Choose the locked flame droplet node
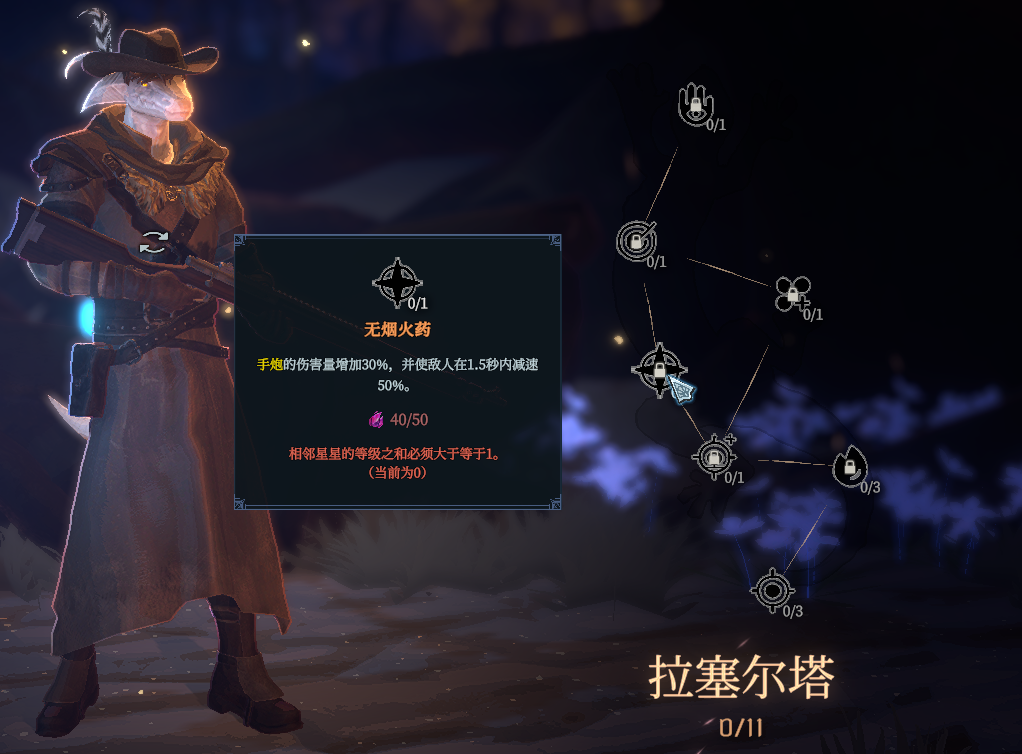1022x754 pixels. pos(849,466)
